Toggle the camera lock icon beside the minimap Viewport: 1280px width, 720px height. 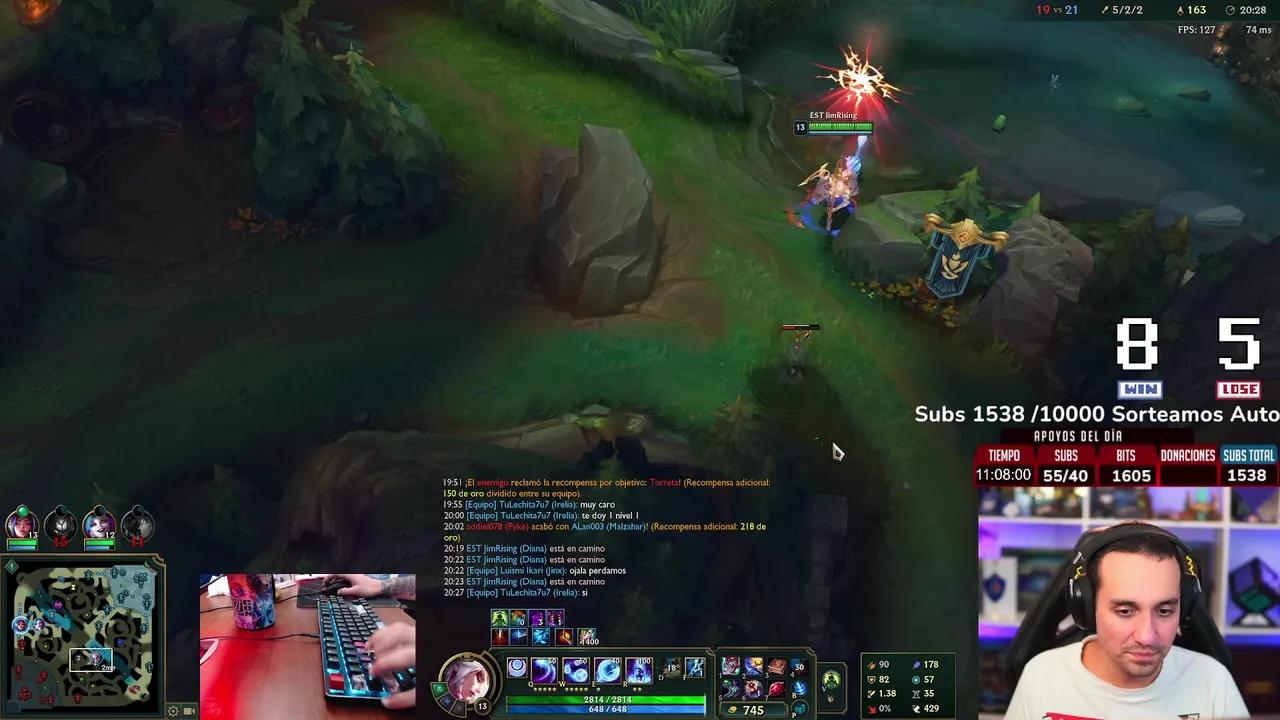(x=186, y=711)
